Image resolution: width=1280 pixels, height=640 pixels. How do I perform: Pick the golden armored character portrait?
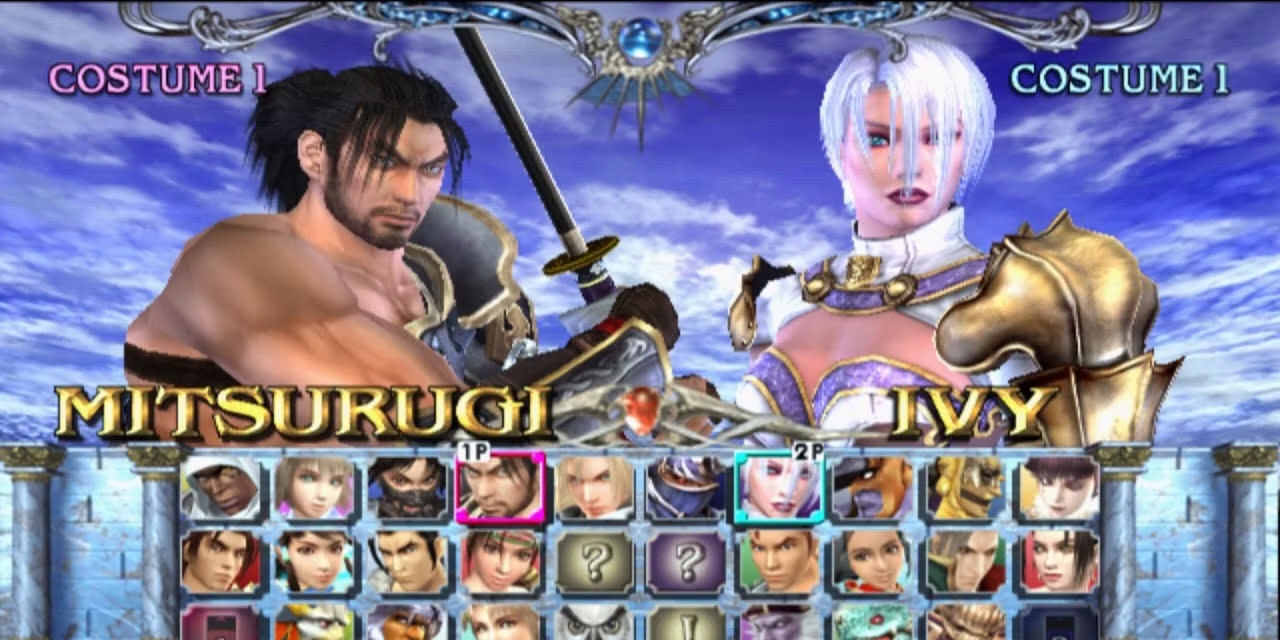click(965, 488)
